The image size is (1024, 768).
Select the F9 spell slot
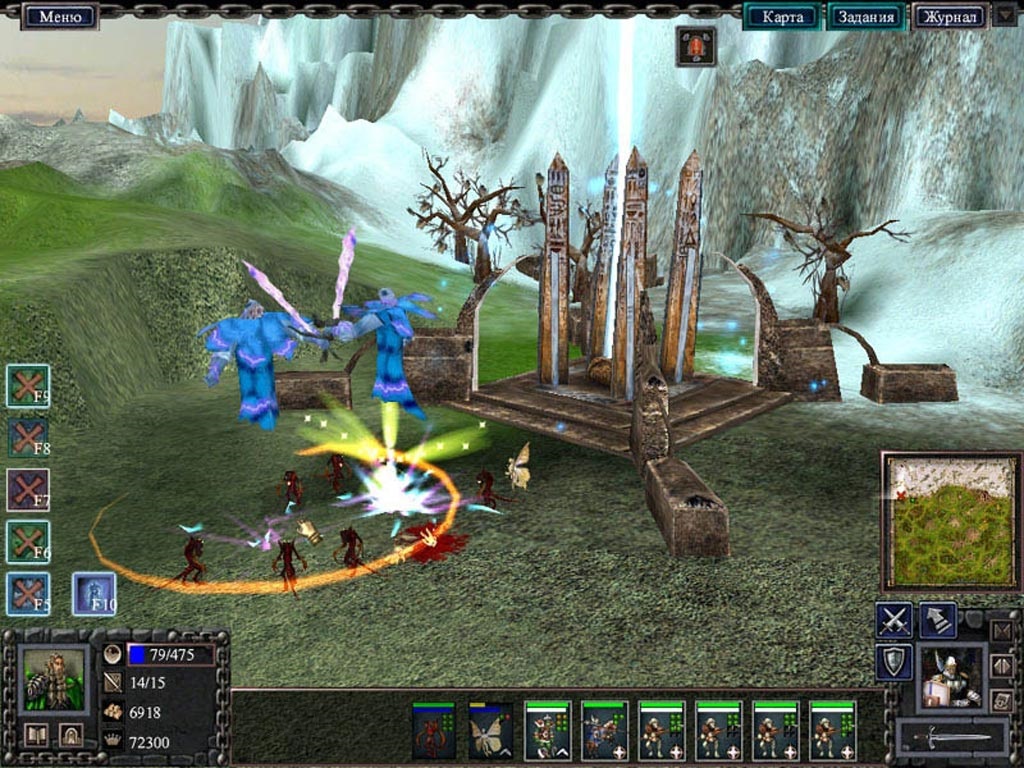pos(28,386)
